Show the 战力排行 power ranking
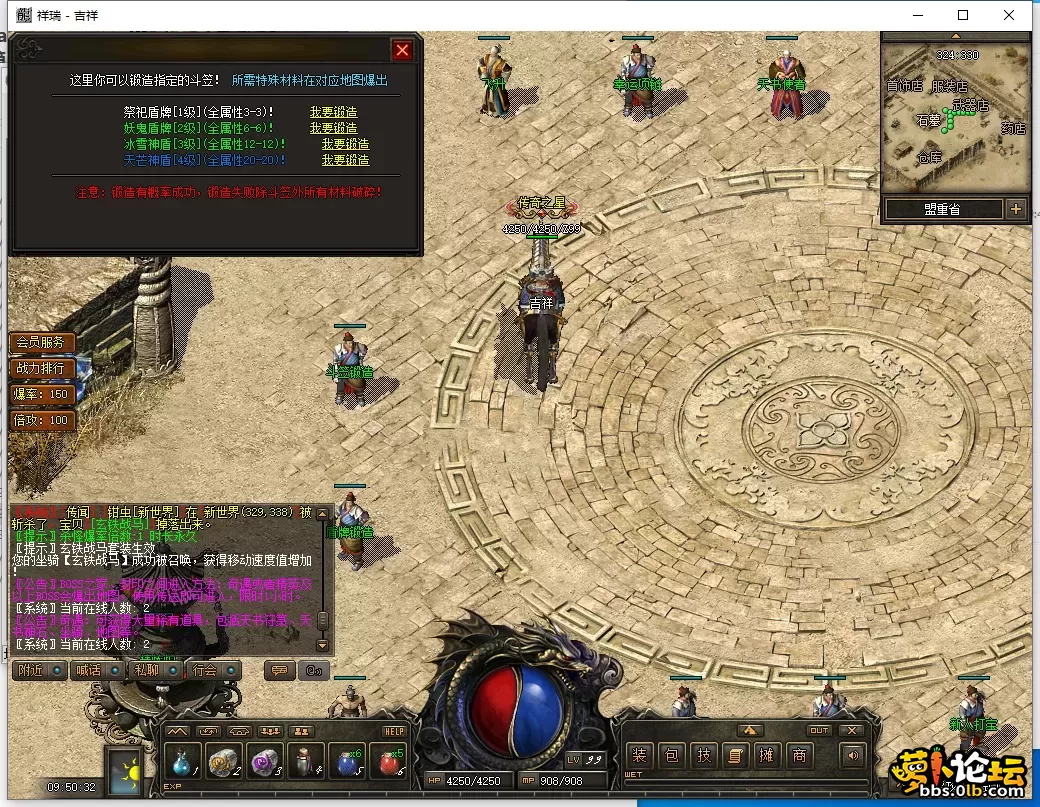 (41, 368)
